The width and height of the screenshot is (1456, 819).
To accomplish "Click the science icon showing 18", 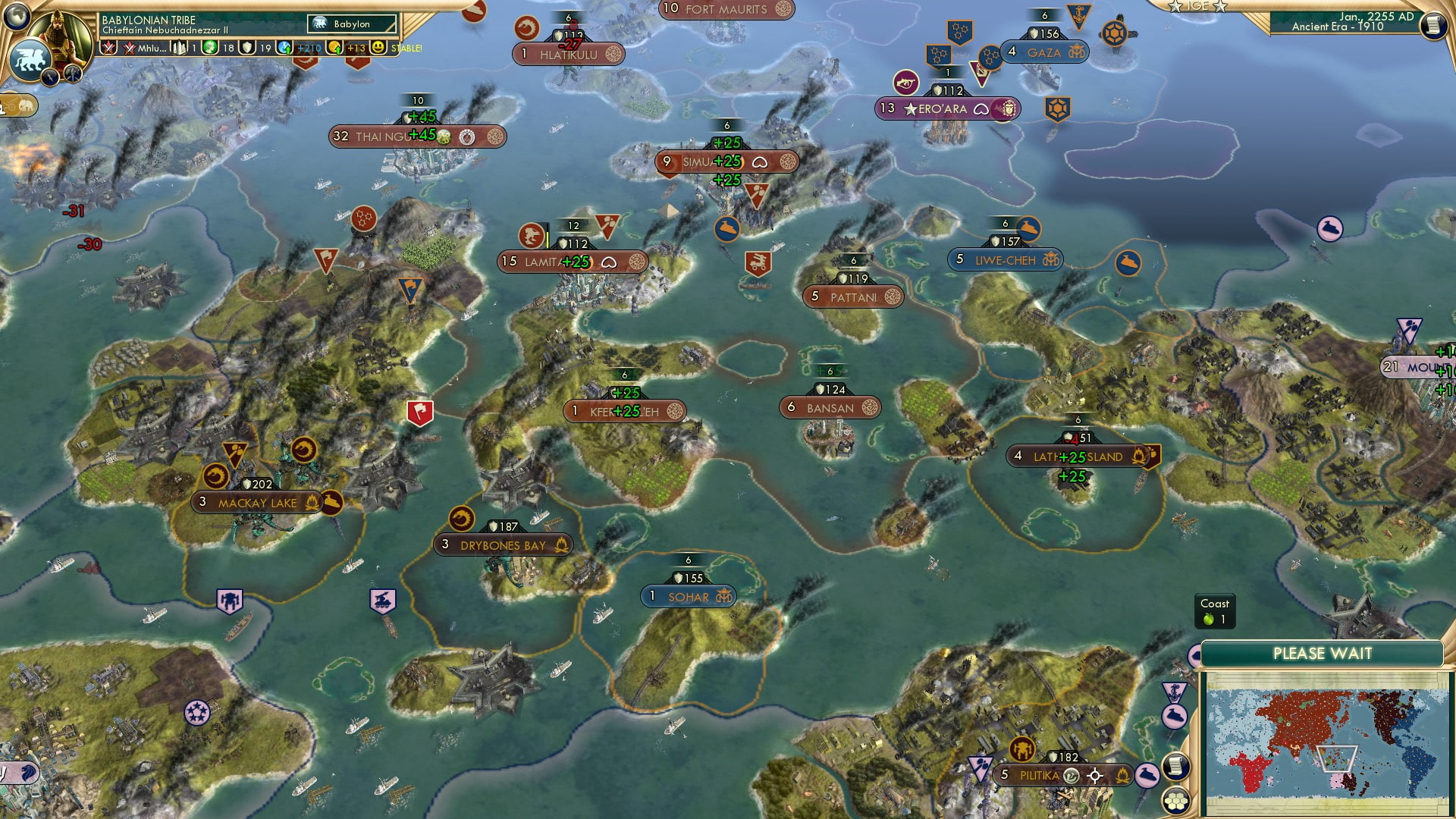I will coord(209,47).
